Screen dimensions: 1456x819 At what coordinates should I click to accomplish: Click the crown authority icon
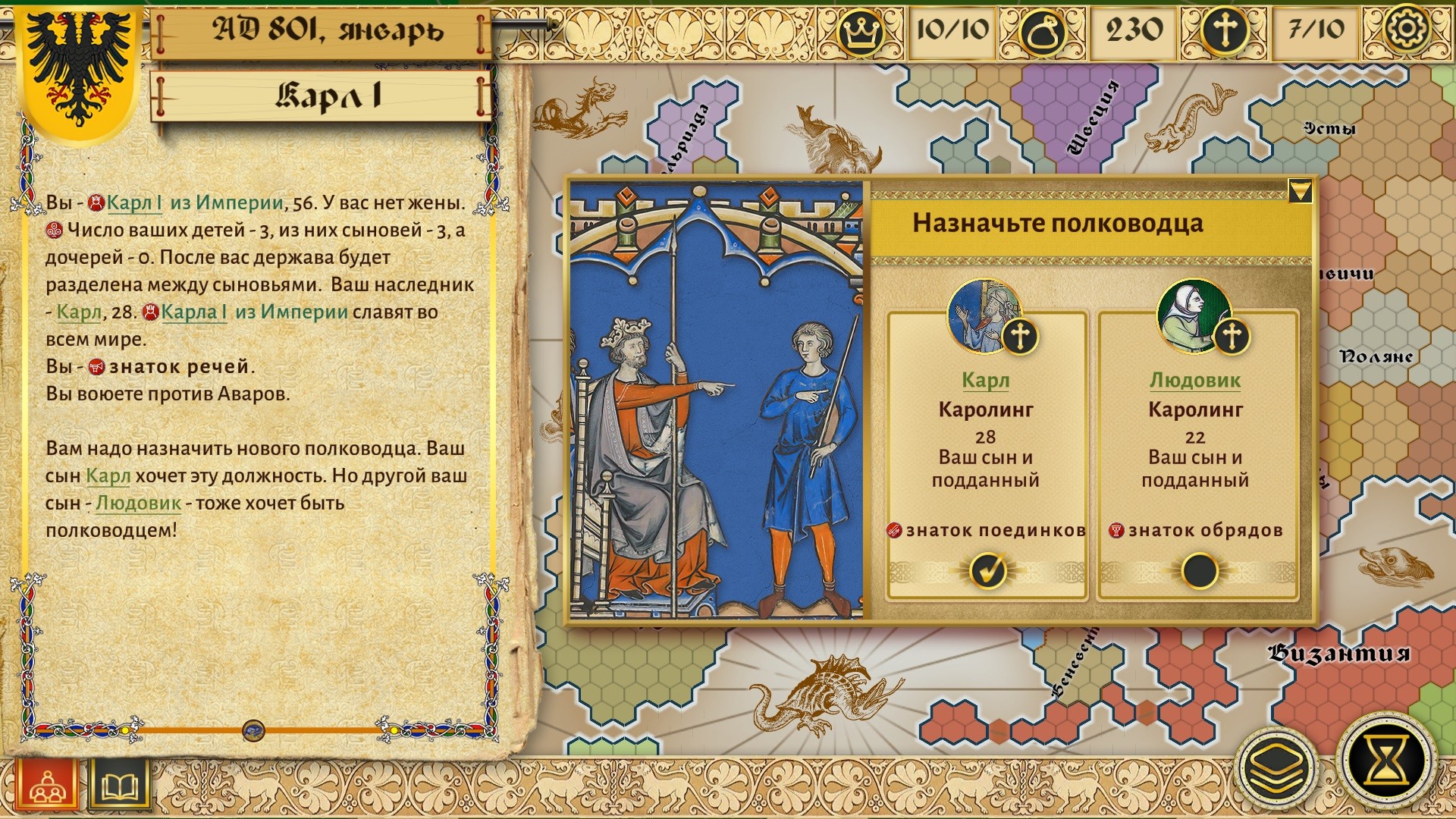[861, 32]
